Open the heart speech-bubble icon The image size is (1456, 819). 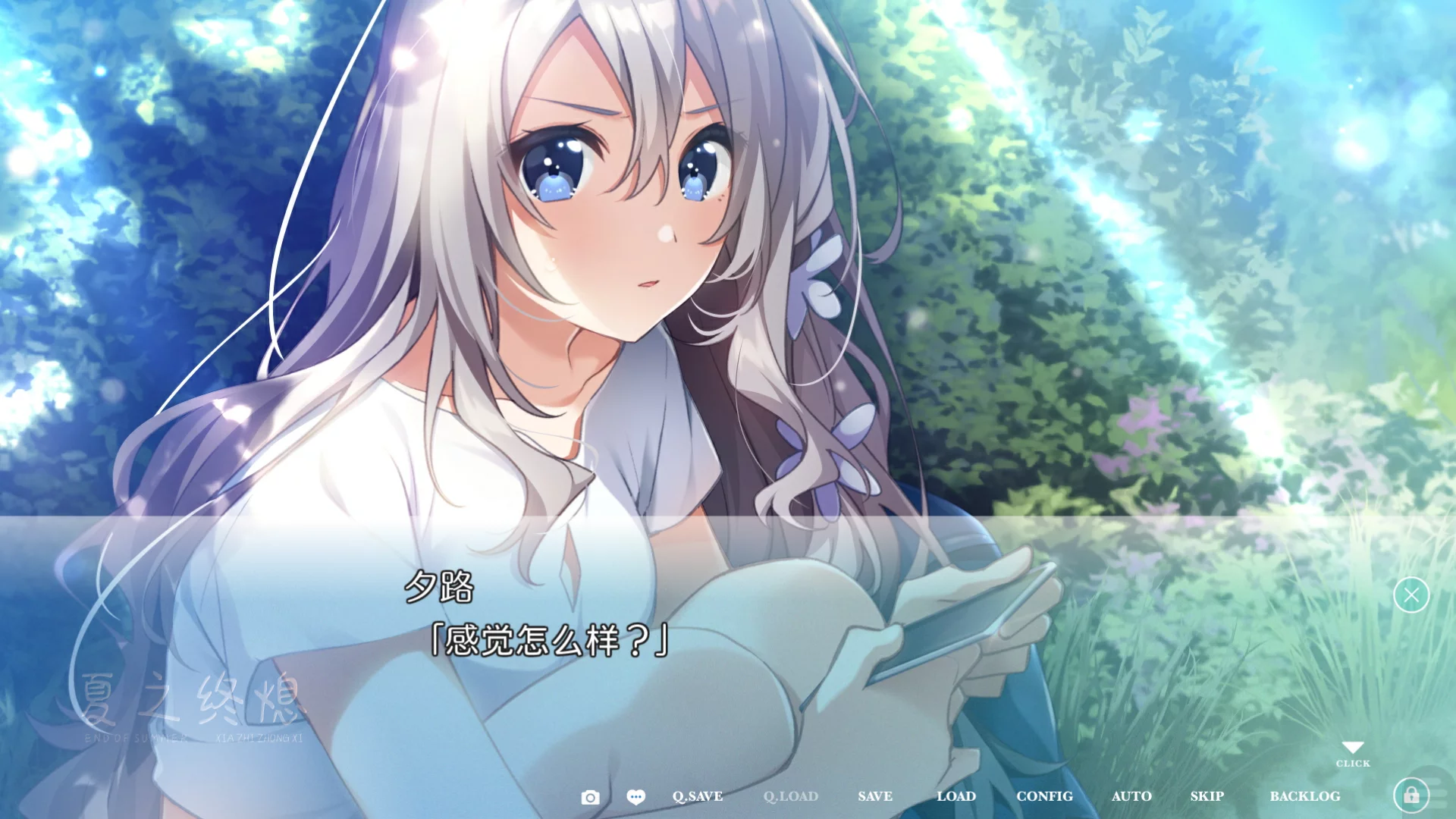click(636, 796)
